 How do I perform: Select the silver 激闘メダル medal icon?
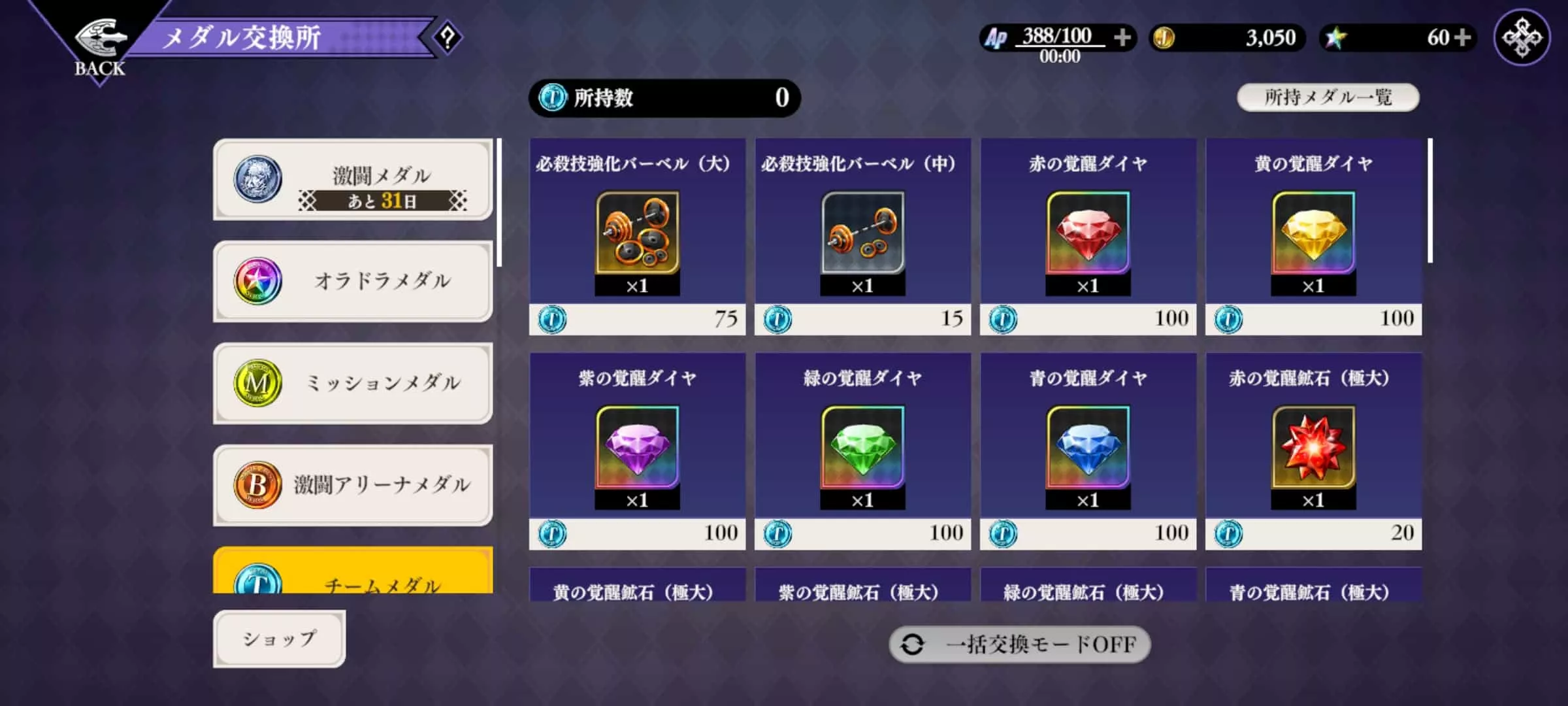click(x=257, y=178)
